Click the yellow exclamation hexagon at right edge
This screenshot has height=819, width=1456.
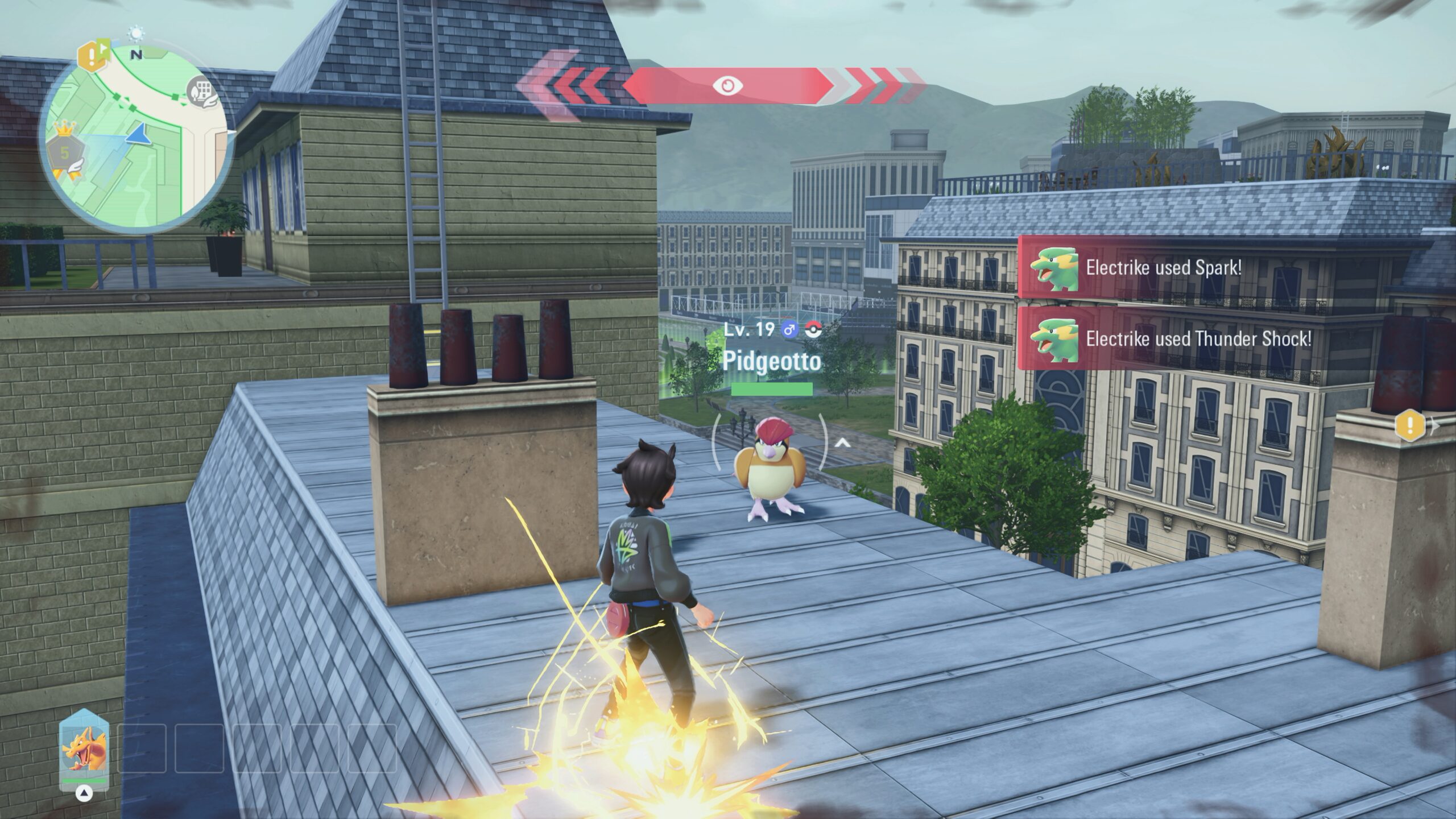[1410, 424]
